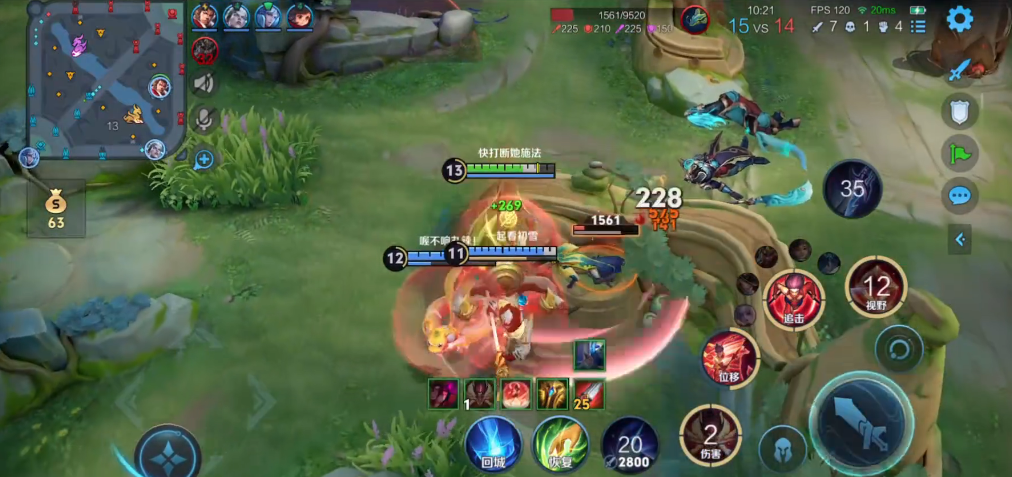Open the scoreboard list icon

(918, 26)
